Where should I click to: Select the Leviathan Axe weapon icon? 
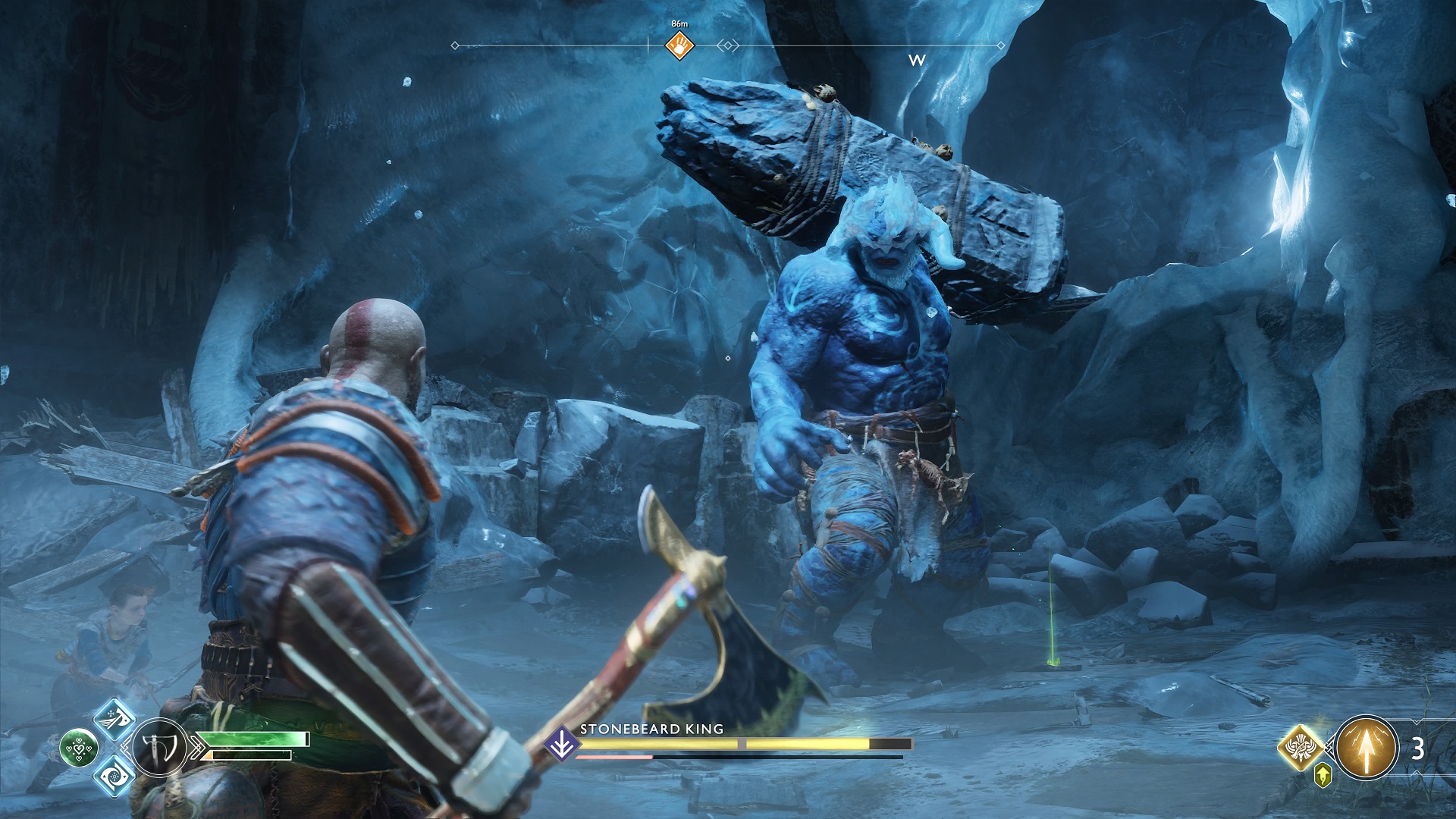(x=160, y=746)
